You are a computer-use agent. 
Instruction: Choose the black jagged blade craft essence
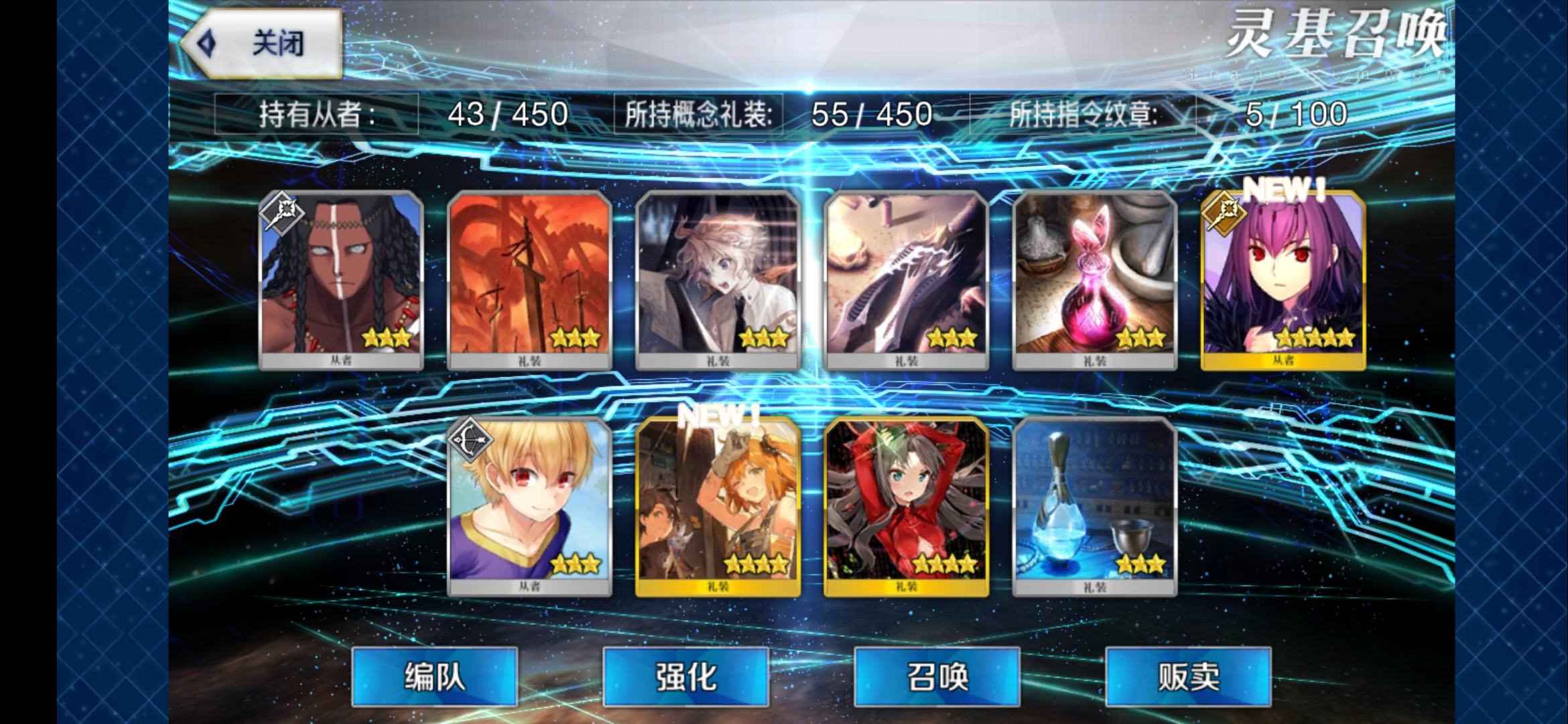coord(906,280)
